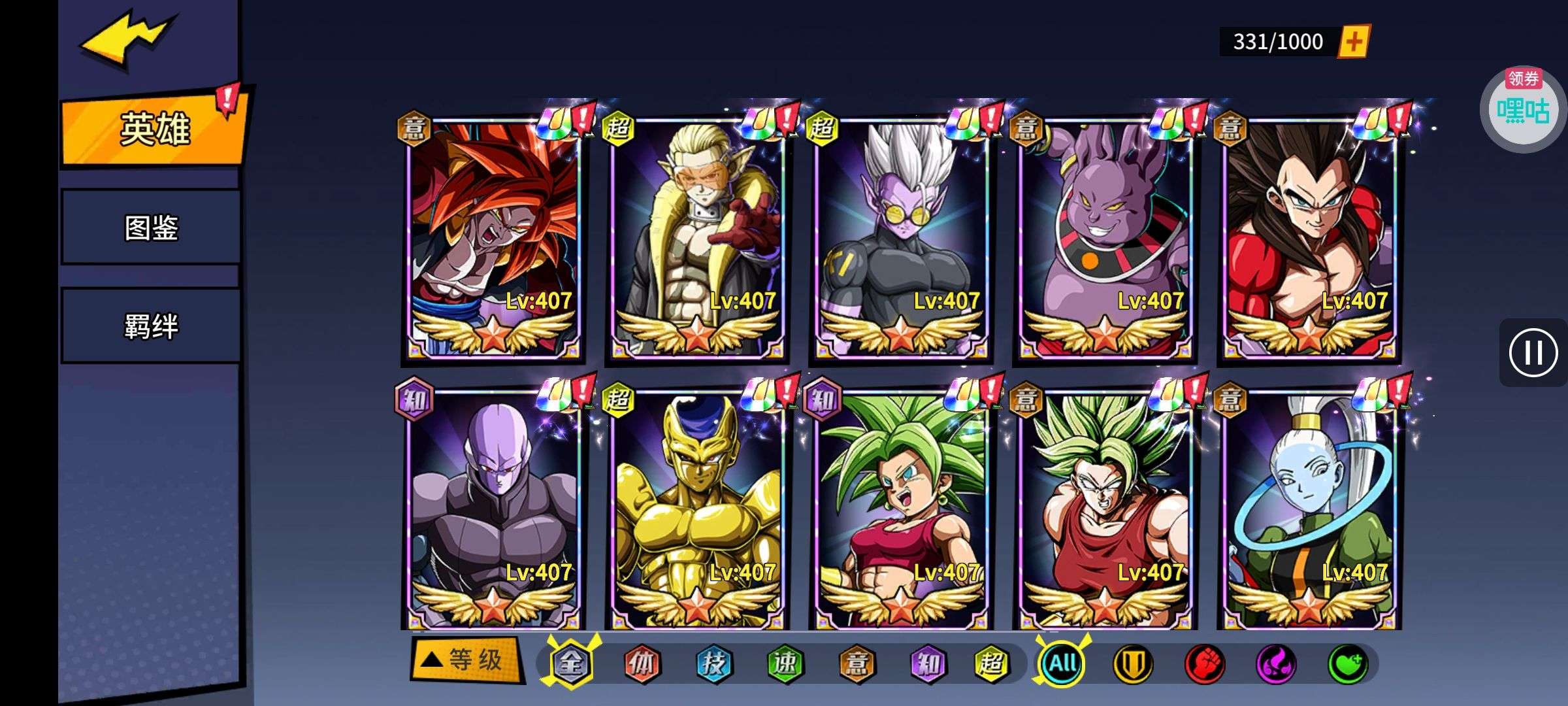Filter heroes by 体 type
This screenshot has width=1568, height=706.
point(642,664)
